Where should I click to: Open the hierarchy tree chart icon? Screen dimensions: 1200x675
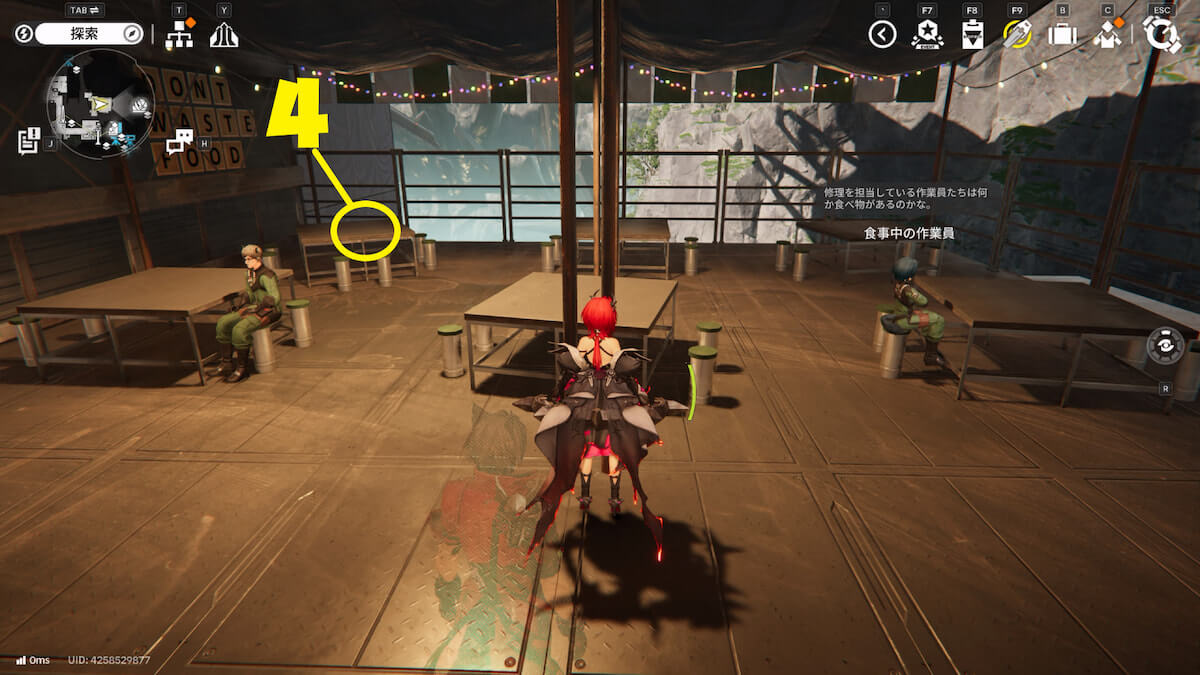(x=180, y=34)
